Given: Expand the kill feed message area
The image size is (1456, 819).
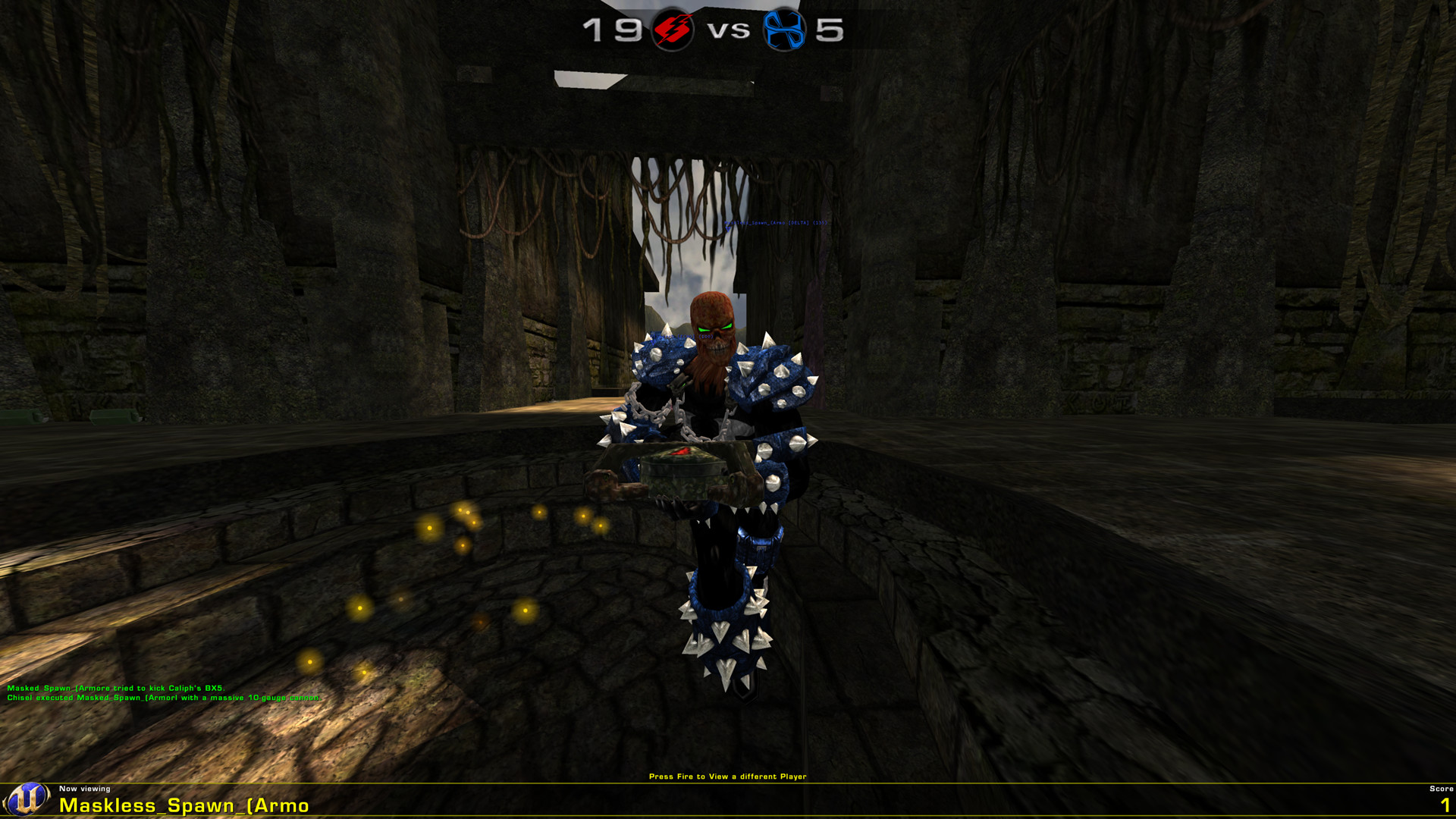Looking at the screenshot, I should click(x=163, y=695).
